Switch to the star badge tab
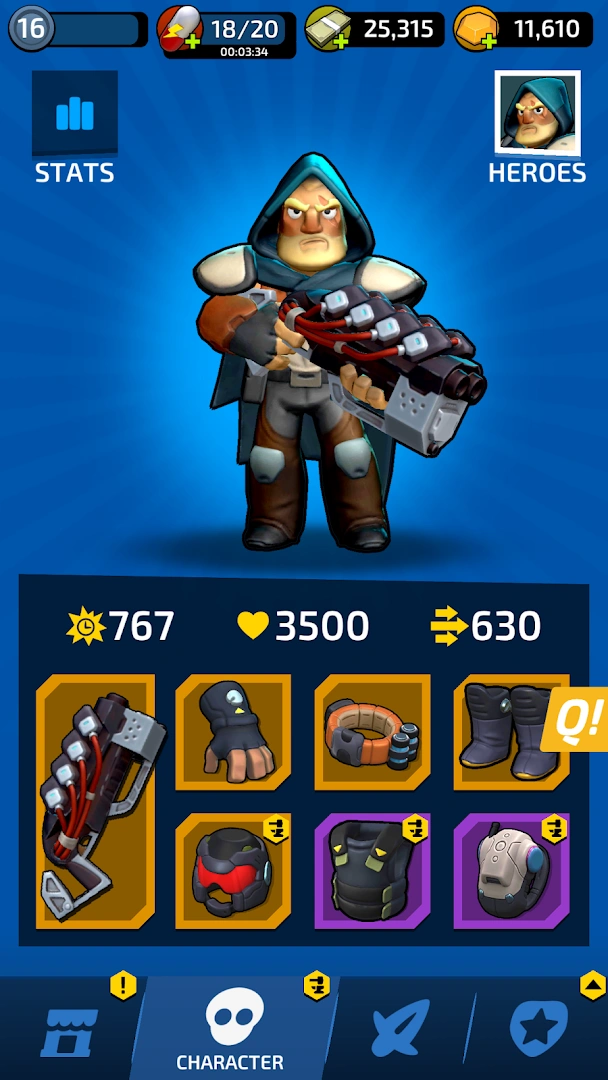 click(539, 1030)
